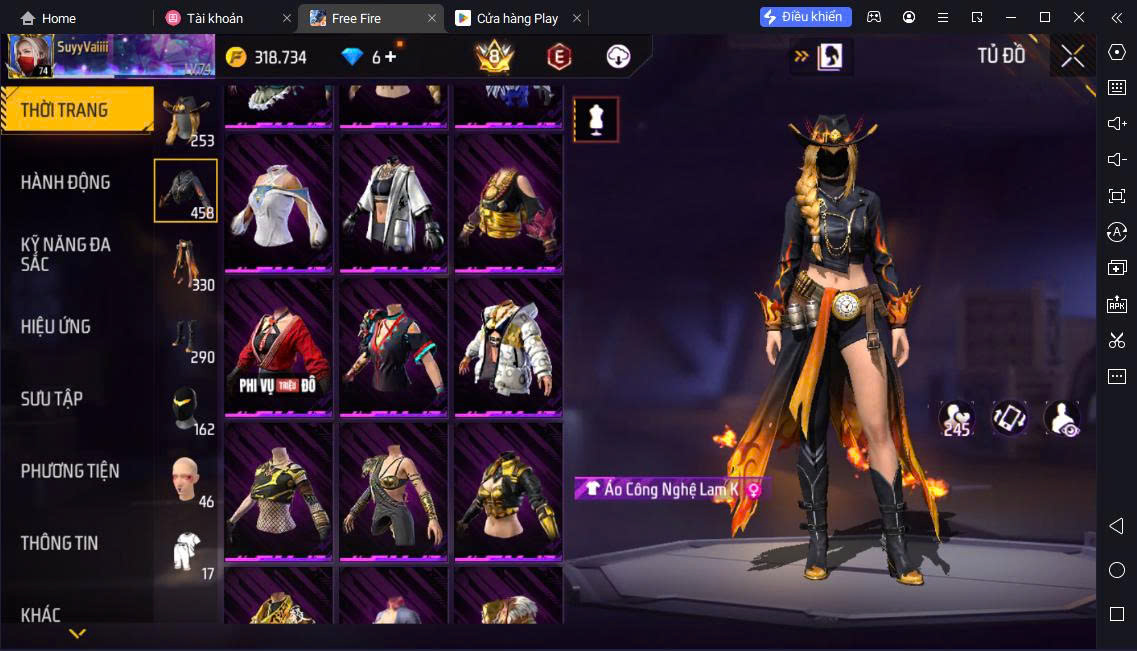Close the Tủ Đồ wardrobe screen
1137x651 pixels.
click(1072, 56)
